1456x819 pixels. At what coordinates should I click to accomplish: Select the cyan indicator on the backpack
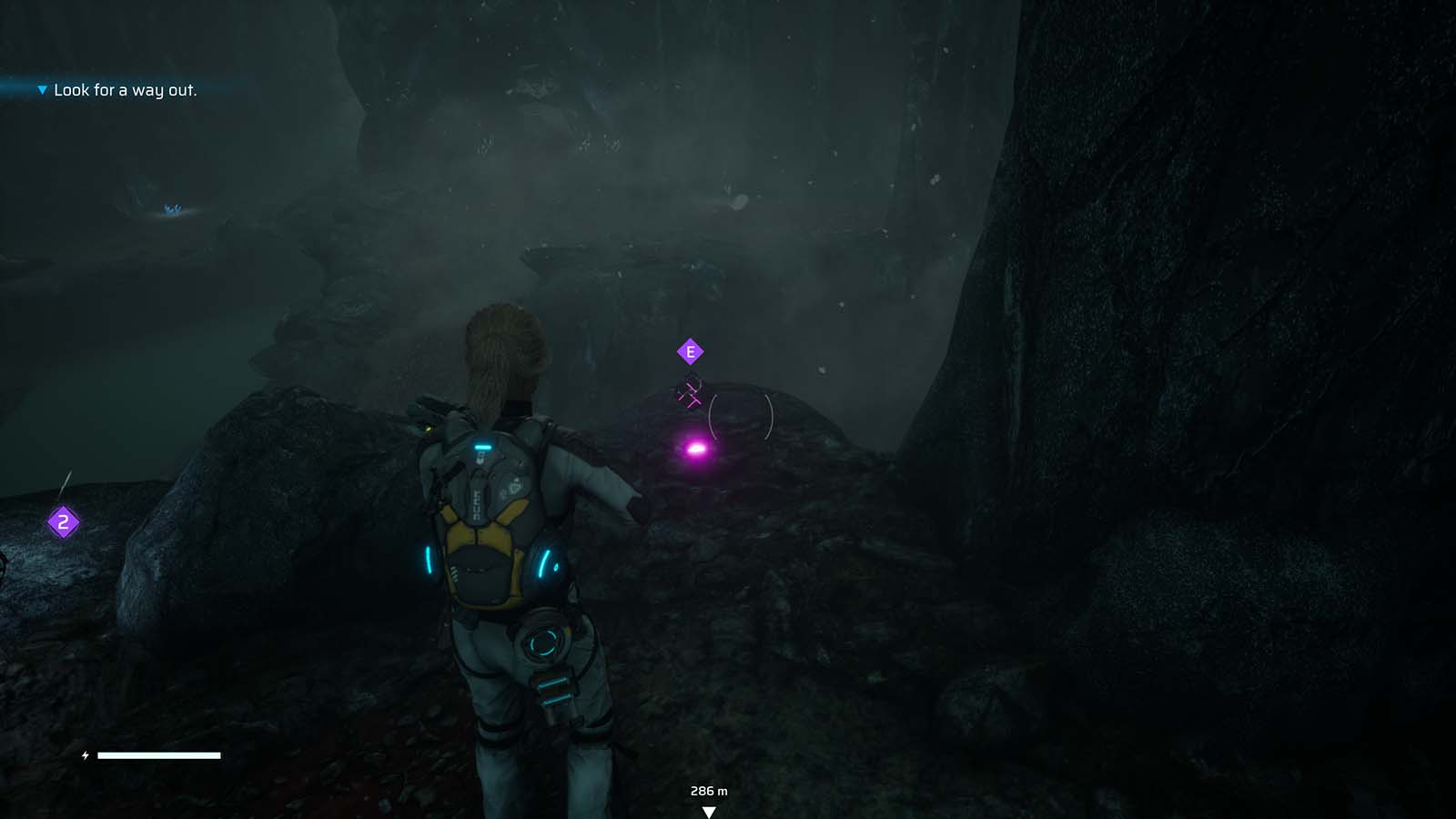(x=485, y=446)
